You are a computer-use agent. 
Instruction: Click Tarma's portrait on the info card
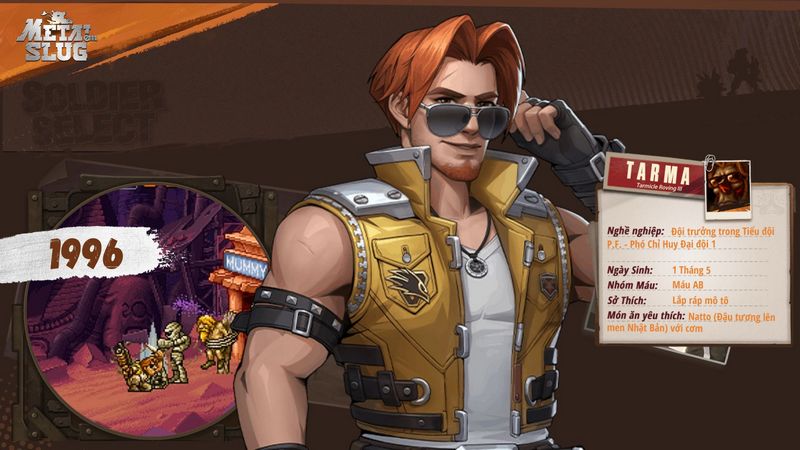click(x=727, y=184)
